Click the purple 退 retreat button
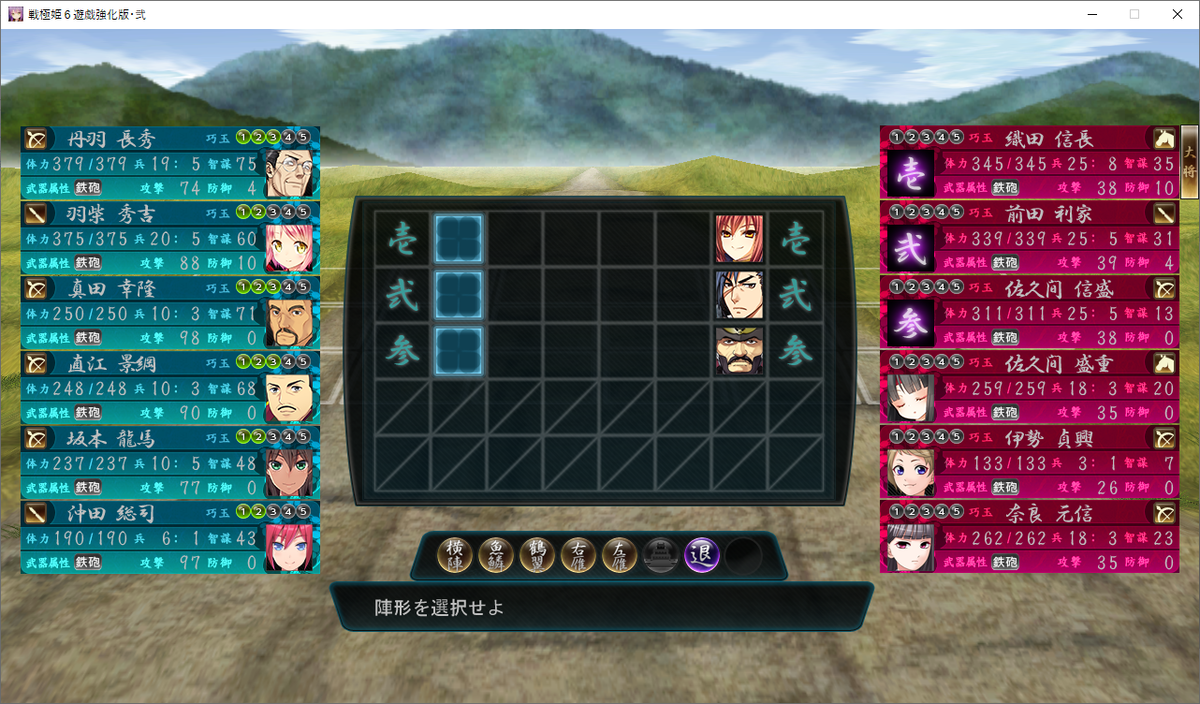The image size is (1200, 704). pyautogui.click(x=702, y=554)
